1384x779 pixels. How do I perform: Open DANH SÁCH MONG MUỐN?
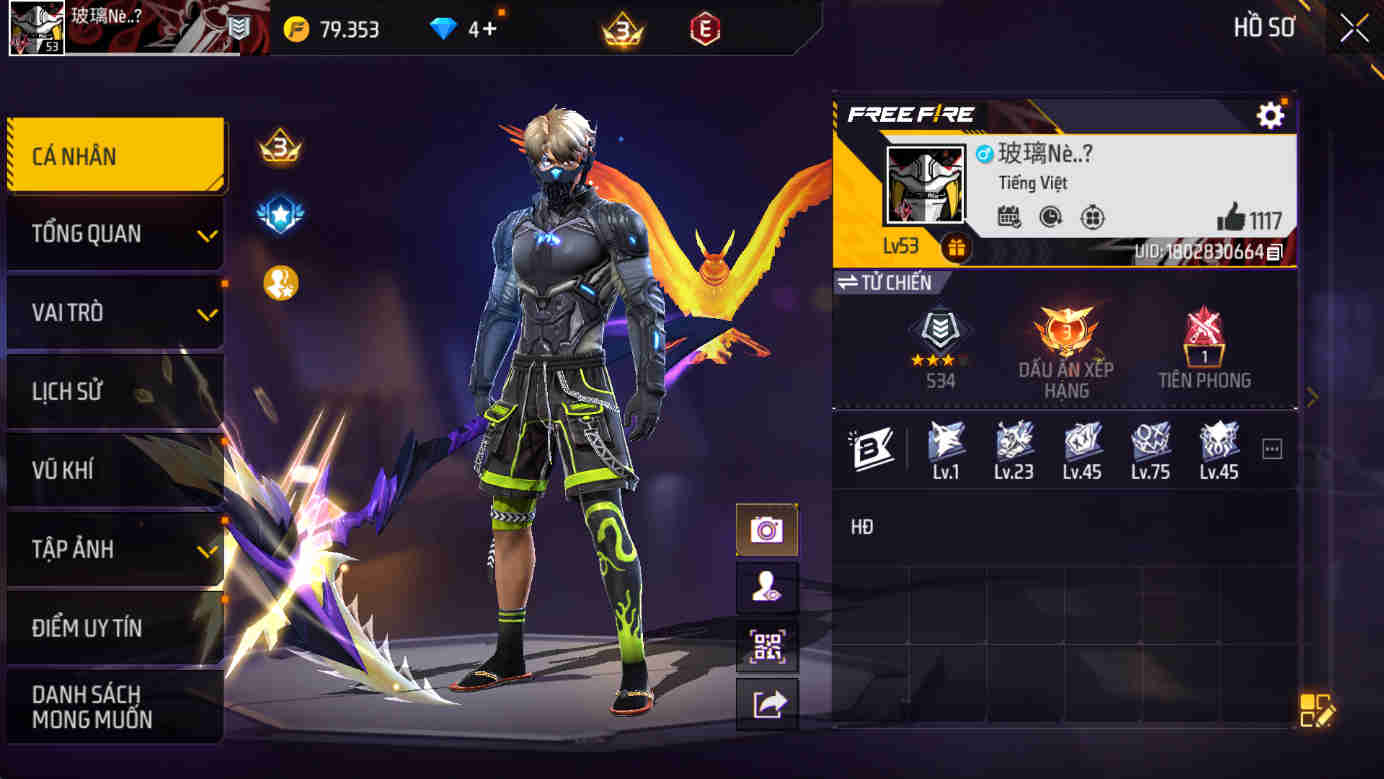coord(113,703)
